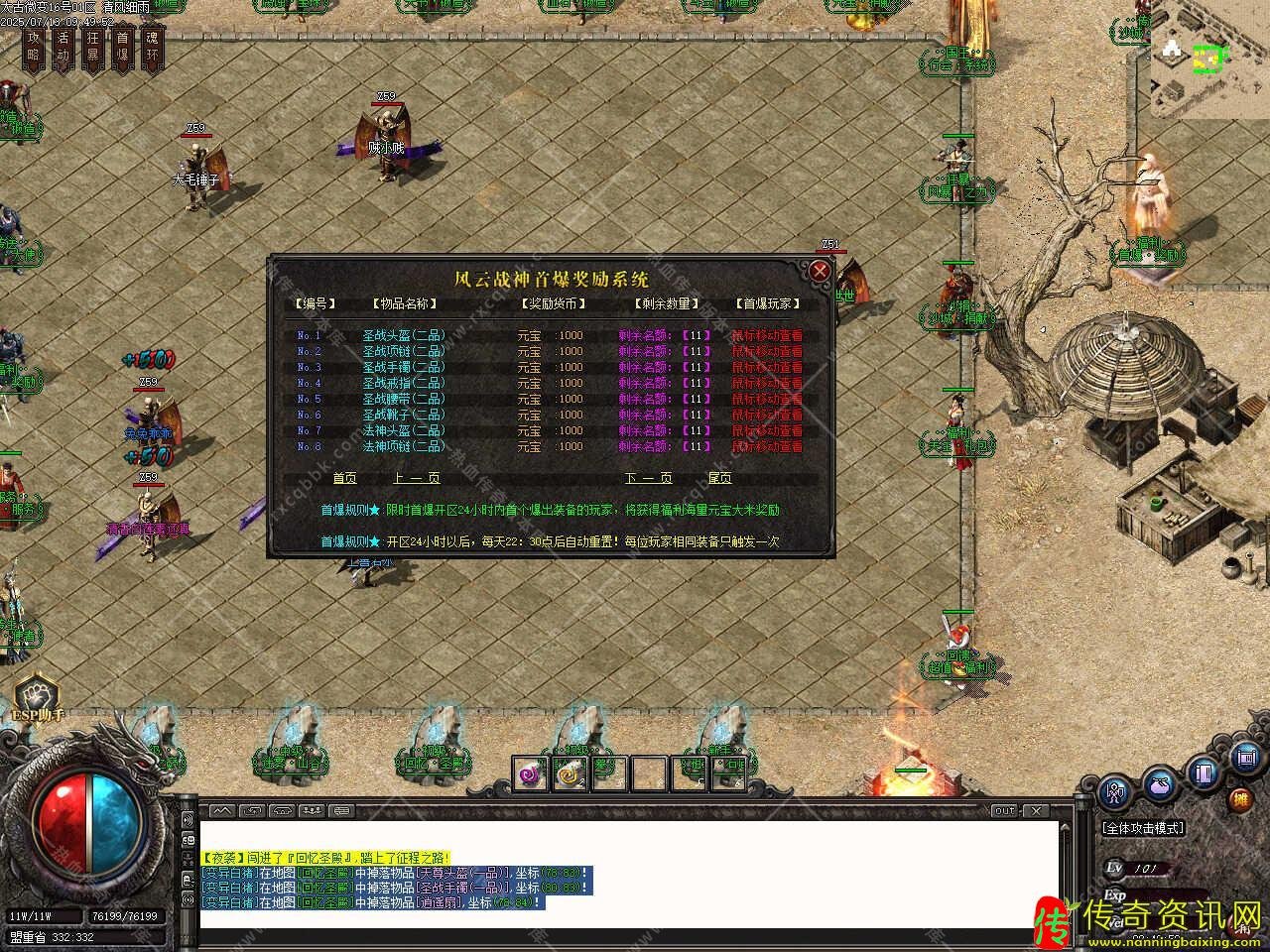Select the No.8 法神项链(二品) row
Viewport: 1270px width, 952px height.
(404, 446)
